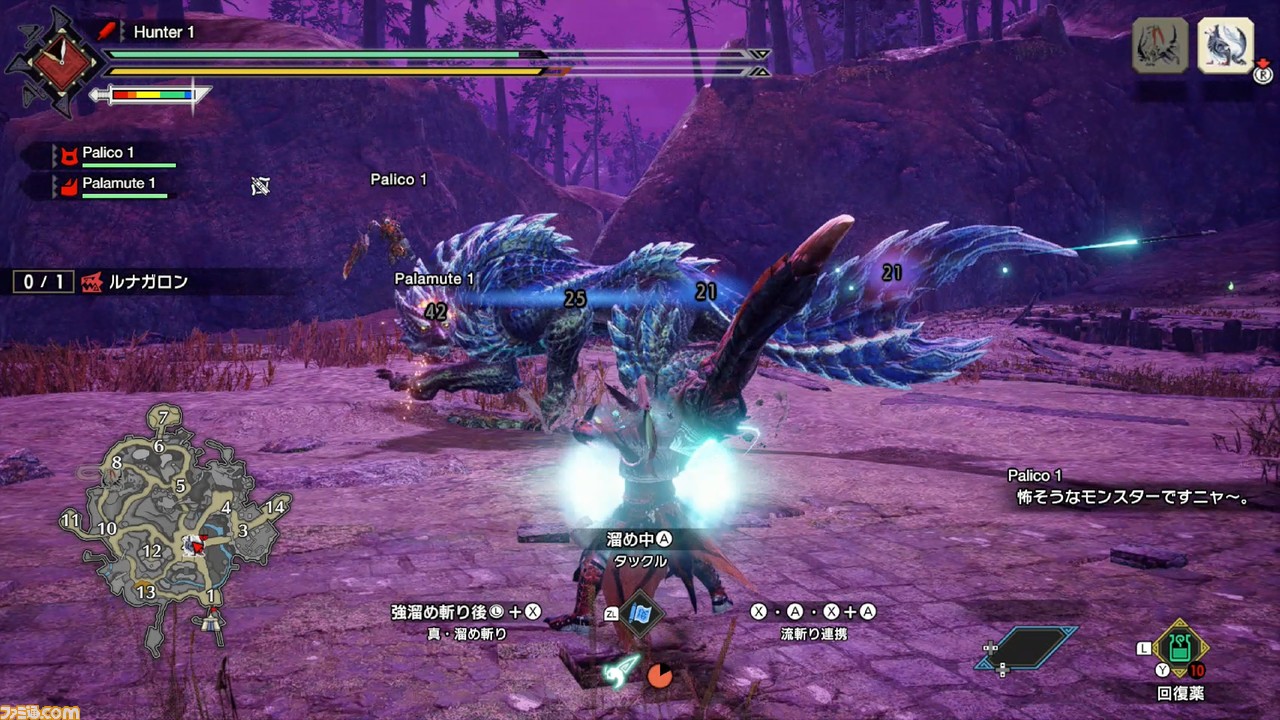
Task: Select the Palico 1 buddy entry
Action: 112,155
